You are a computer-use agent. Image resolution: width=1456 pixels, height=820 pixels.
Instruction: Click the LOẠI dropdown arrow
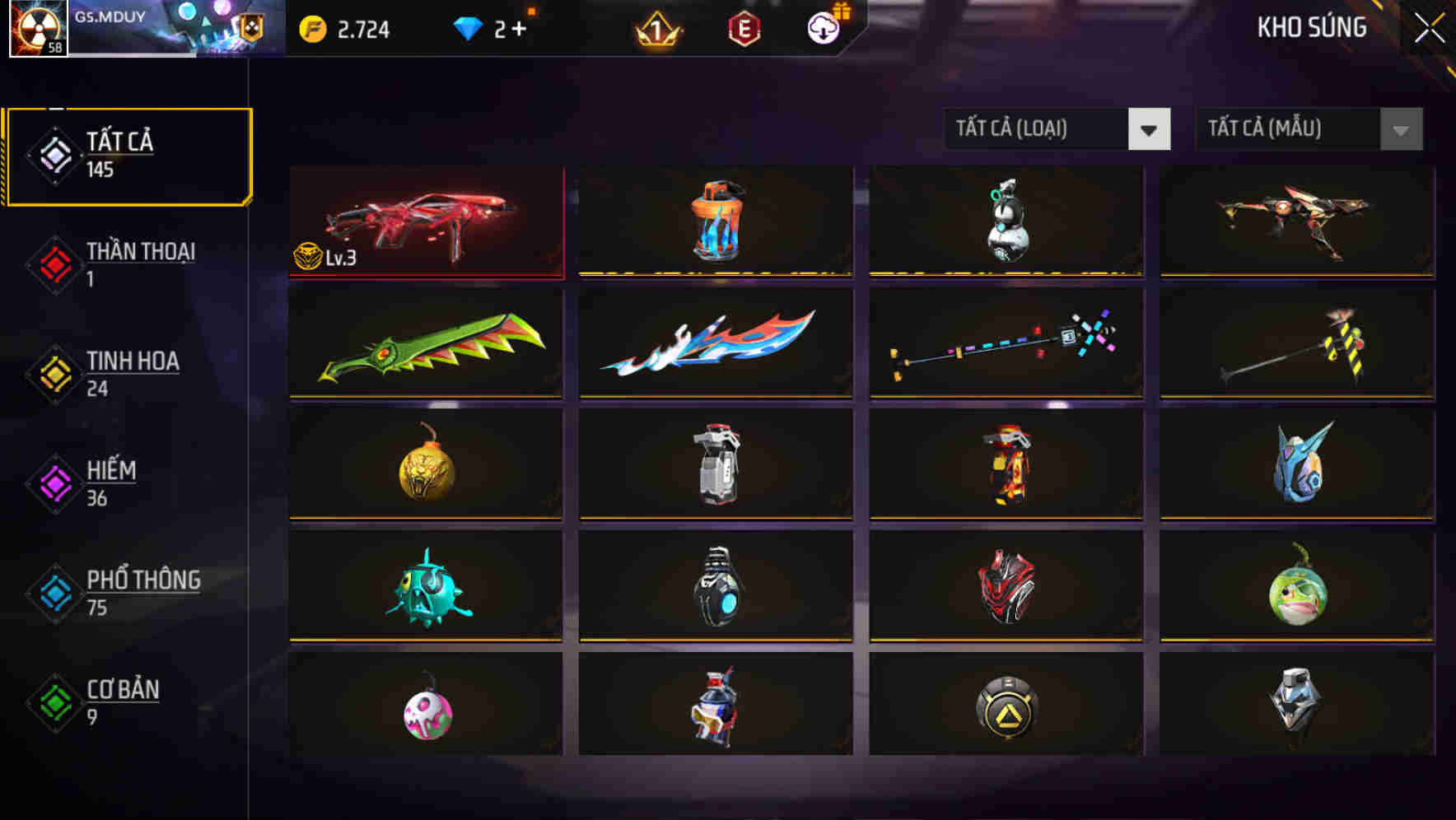point(1149,129)
